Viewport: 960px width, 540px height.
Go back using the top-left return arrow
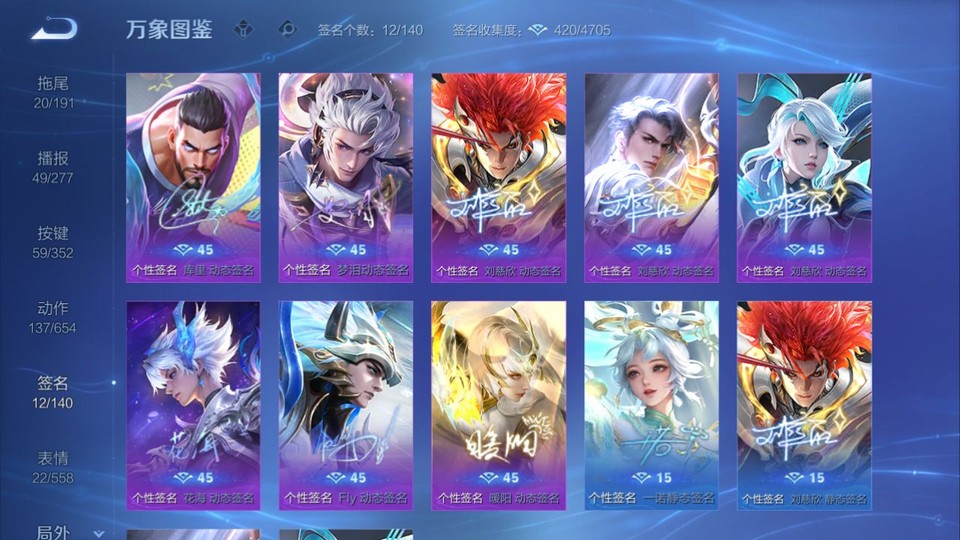pos(53,29)
